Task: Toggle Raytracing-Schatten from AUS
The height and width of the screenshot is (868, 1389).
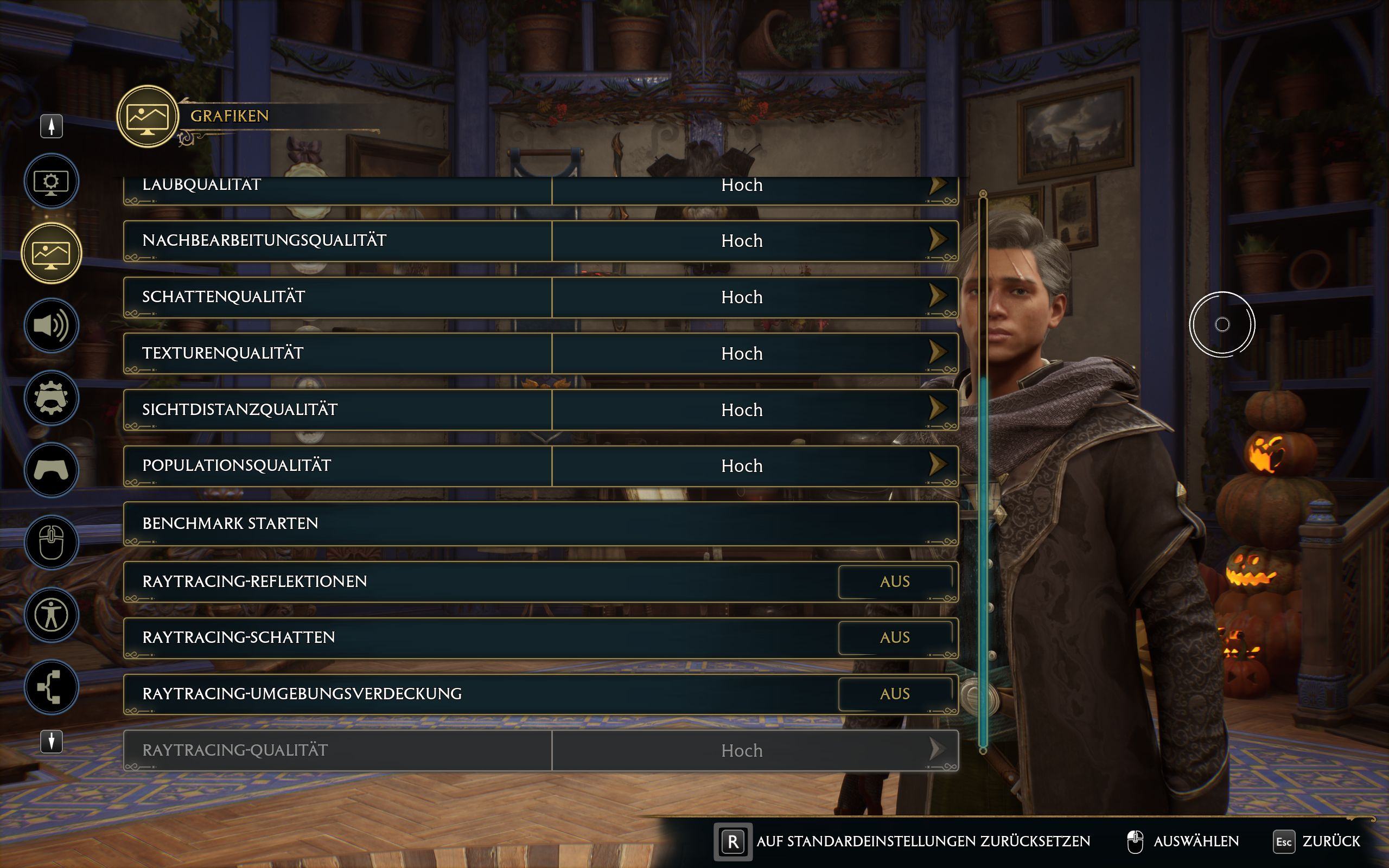Action: tap(894, 638)
